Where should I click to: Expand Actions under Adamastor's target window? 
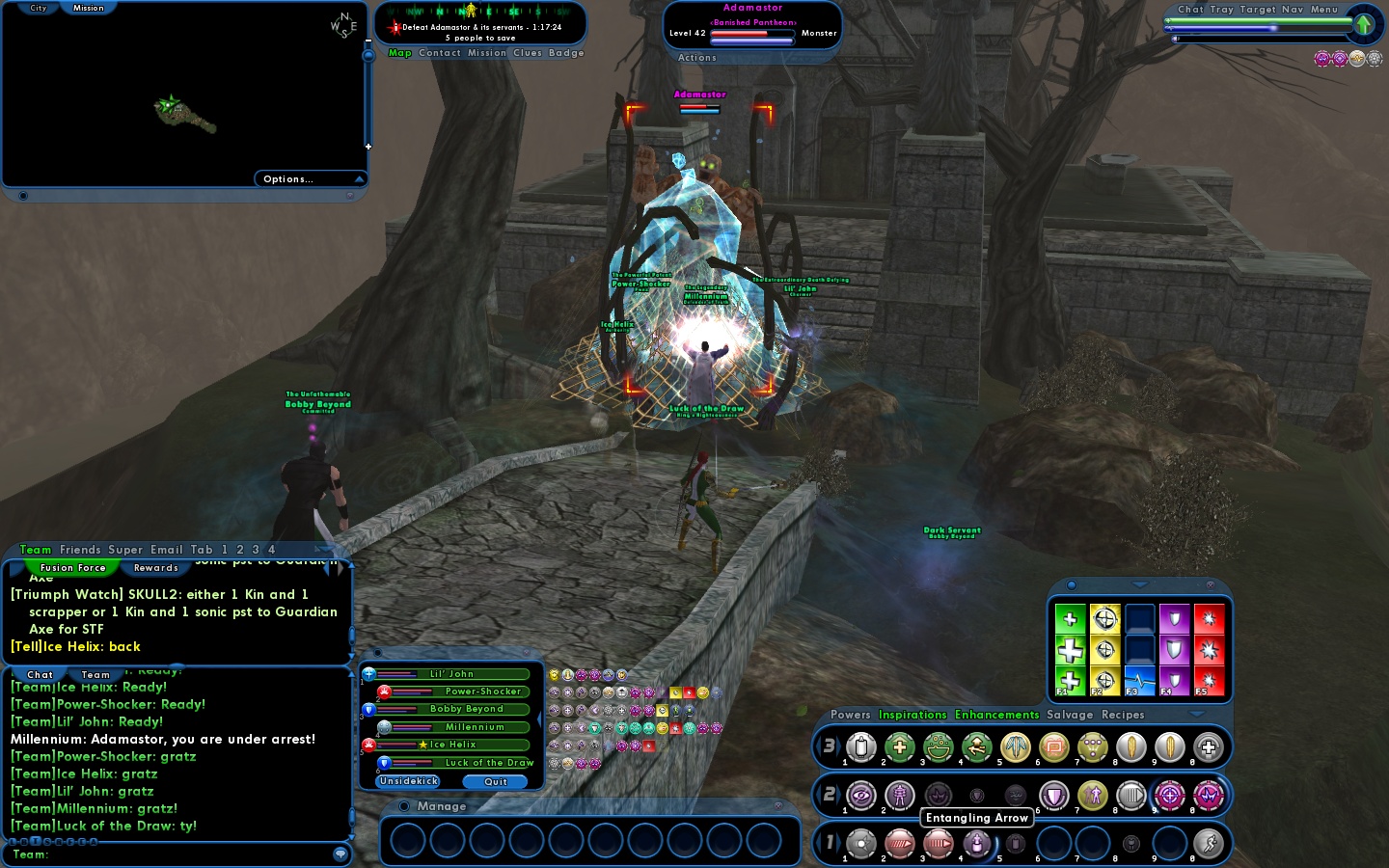tap(696, 58)
